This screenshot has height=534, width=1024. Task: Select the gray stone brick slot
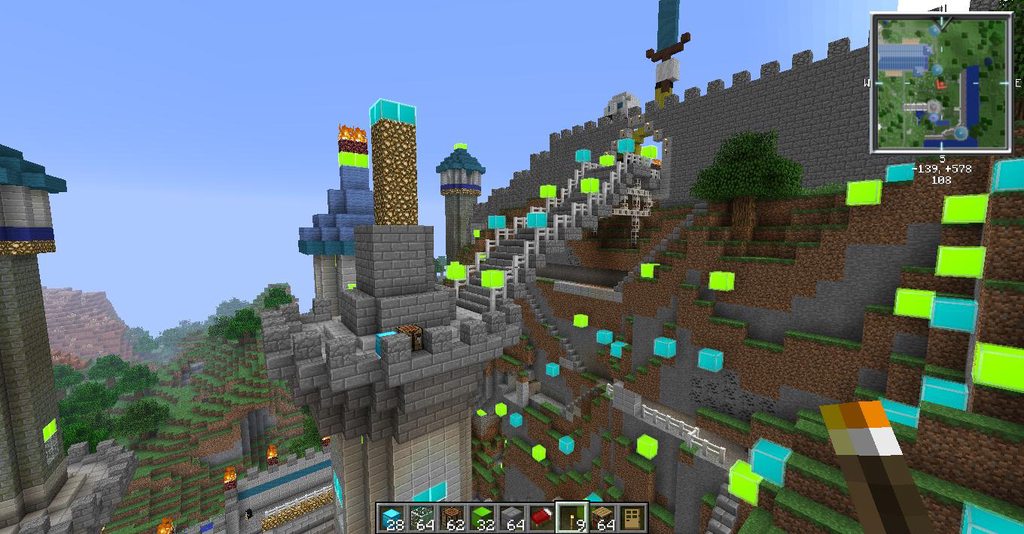[x=510, y=518]
